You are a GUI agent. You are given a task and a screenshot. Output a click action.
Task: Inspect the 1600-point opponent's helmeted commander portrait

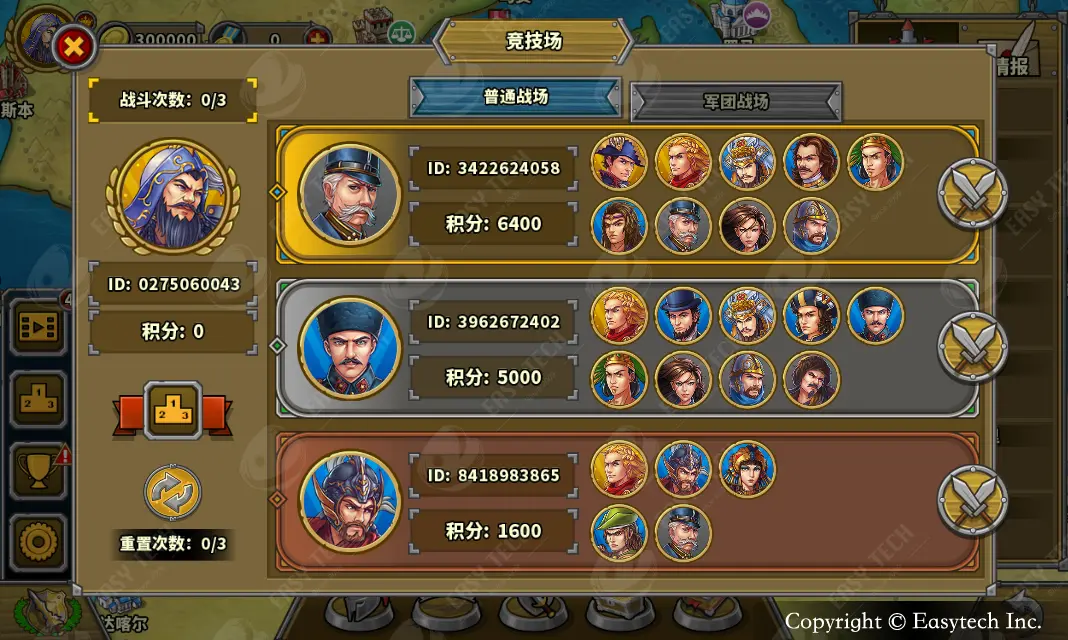(349, 501)
